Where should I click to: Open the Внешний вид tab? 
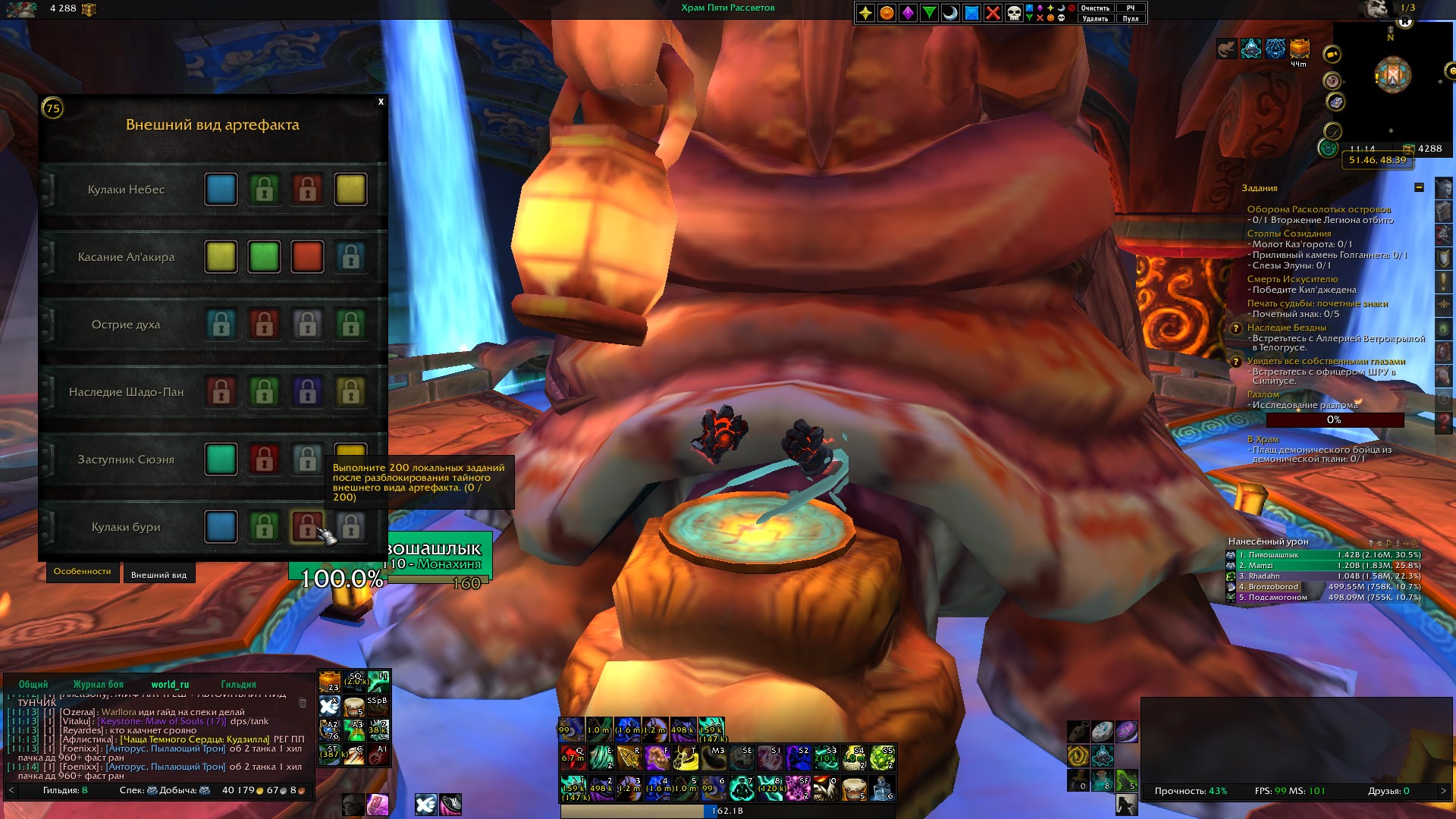[x=158, y=575]
